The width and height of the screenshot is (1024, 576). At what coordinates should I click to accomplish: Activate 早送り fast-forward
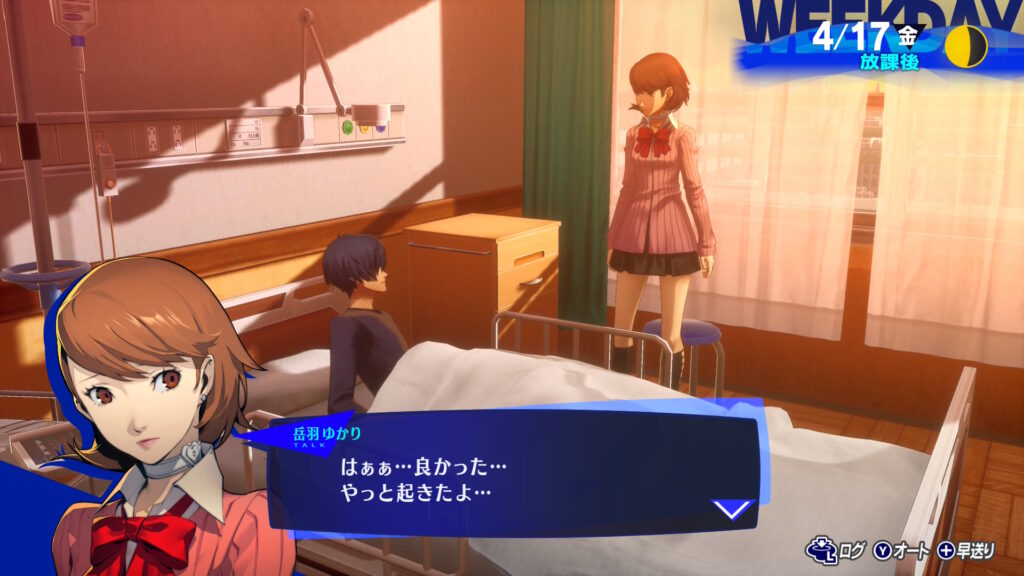point(968,549)
